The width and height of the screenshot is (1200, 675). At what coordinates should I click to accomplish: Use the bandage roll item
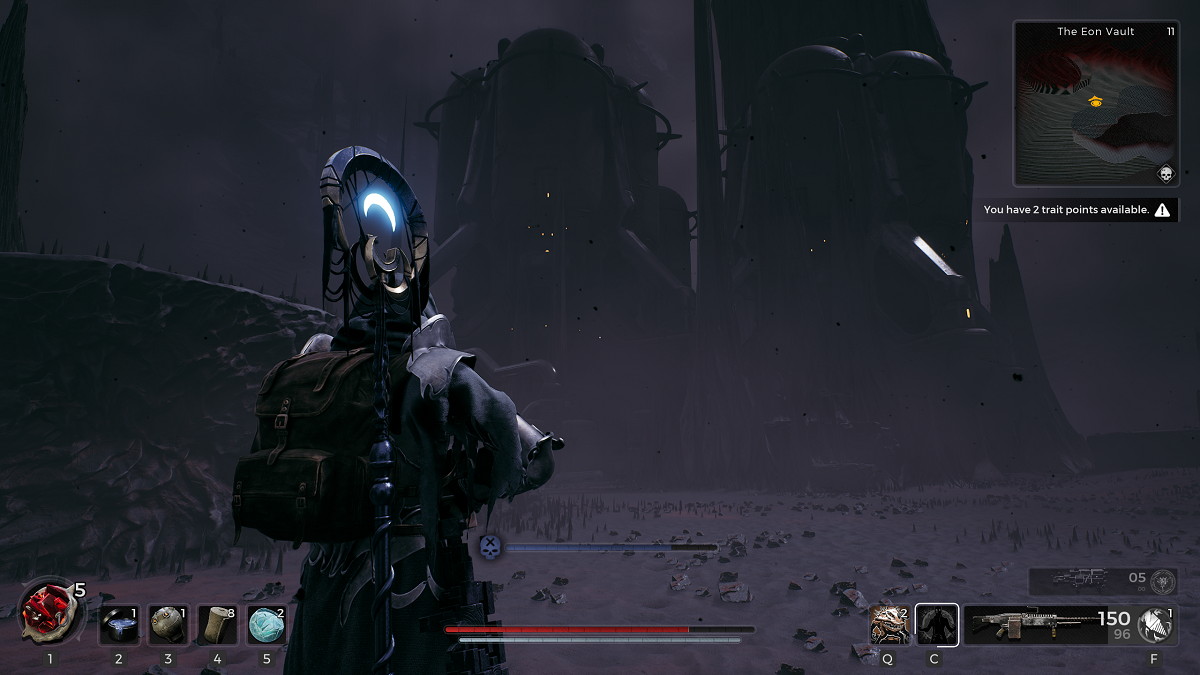(x=217, y=625)
